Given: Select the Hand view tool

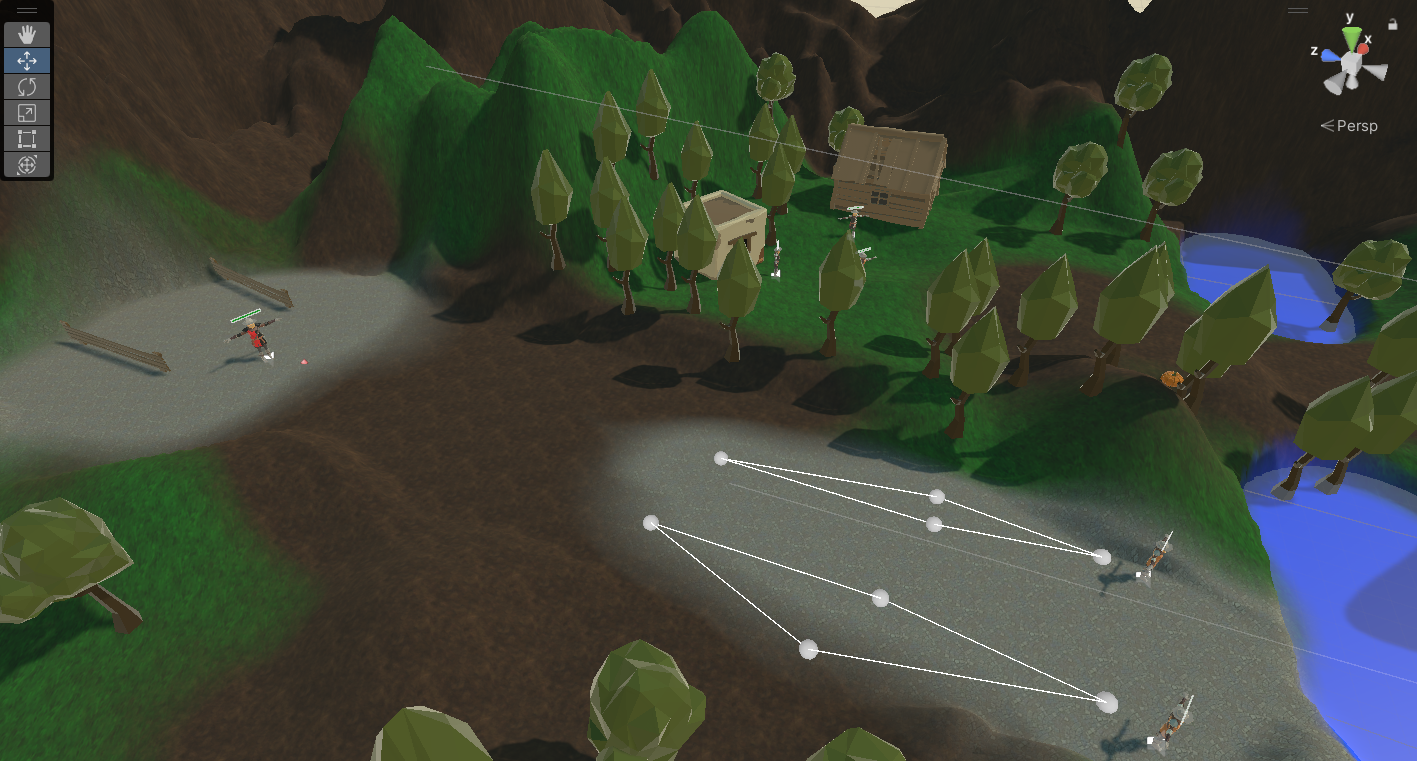Looking at the screenshot, I should tap(27, 34).
